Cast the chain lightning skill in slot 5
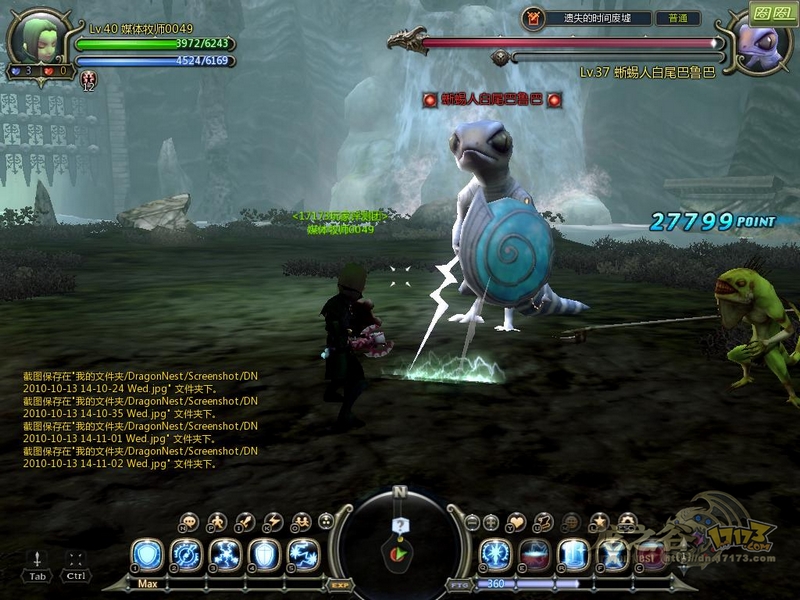The image size is (800, 600). coord(303,554)
